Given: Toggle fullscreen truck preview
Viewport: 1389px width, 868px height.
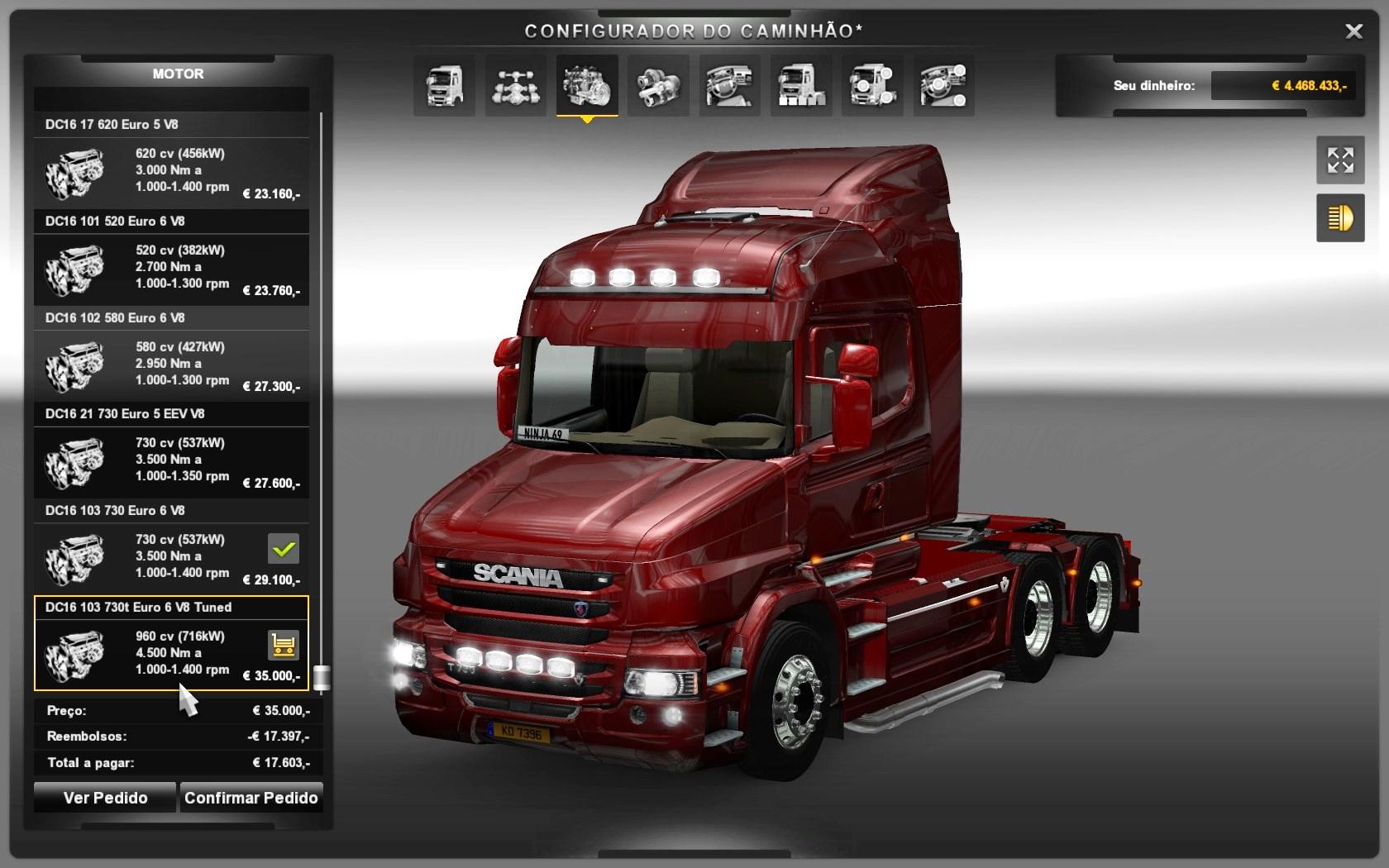Looking at the screenshot, I should click(x=1340, y=160).
